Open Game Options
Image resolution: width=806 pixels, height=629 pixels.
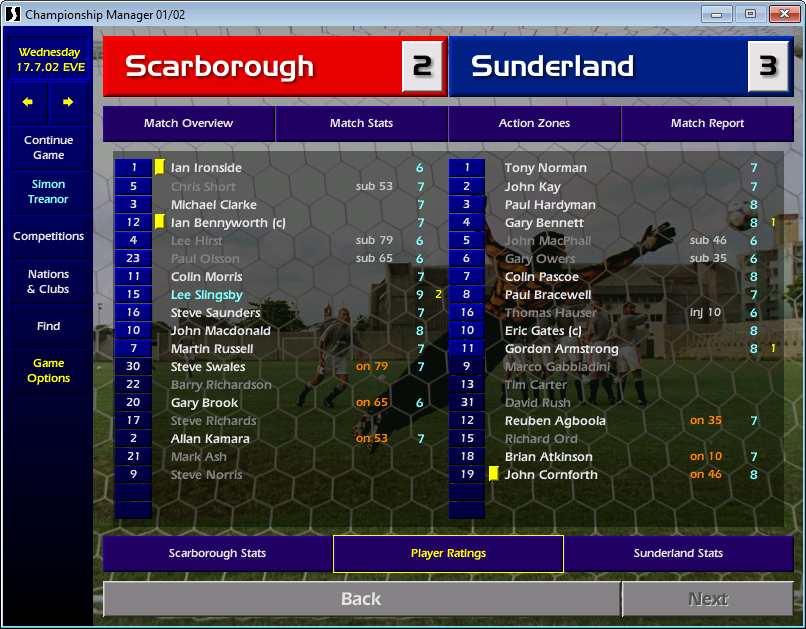pos(48,371)
